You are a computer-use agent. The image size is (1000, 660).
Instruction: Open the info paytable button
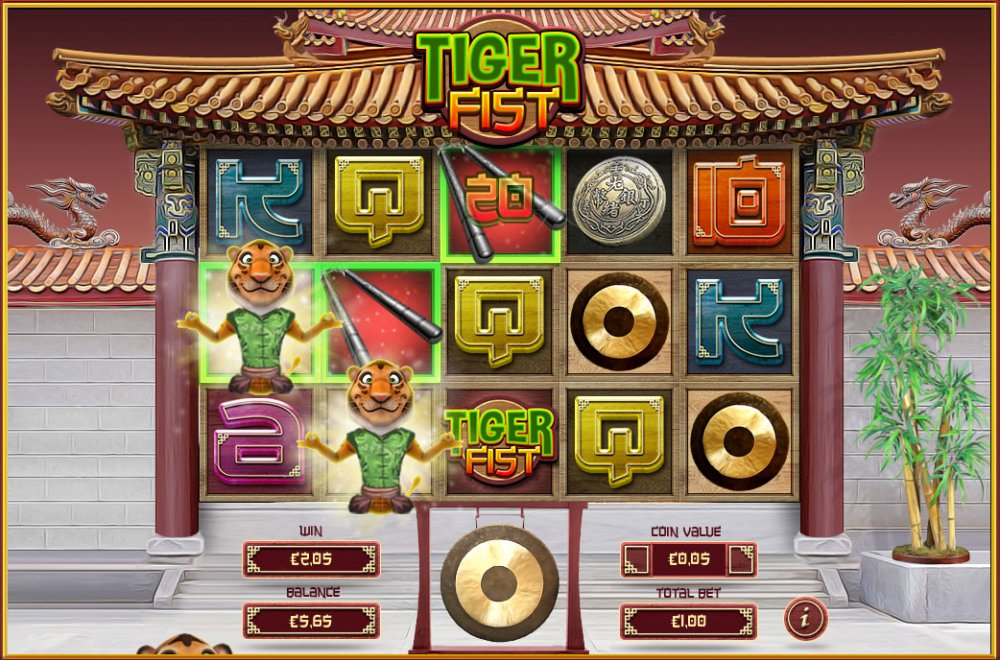pyautogui.click(x=805, y=619)
